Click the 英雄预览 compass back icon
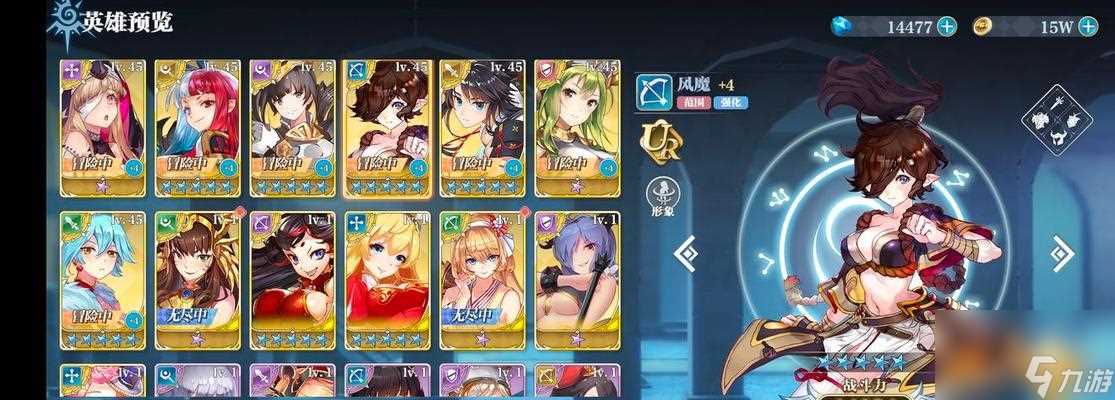Viewport: 1115px width, 400px height. coord(63,24)
